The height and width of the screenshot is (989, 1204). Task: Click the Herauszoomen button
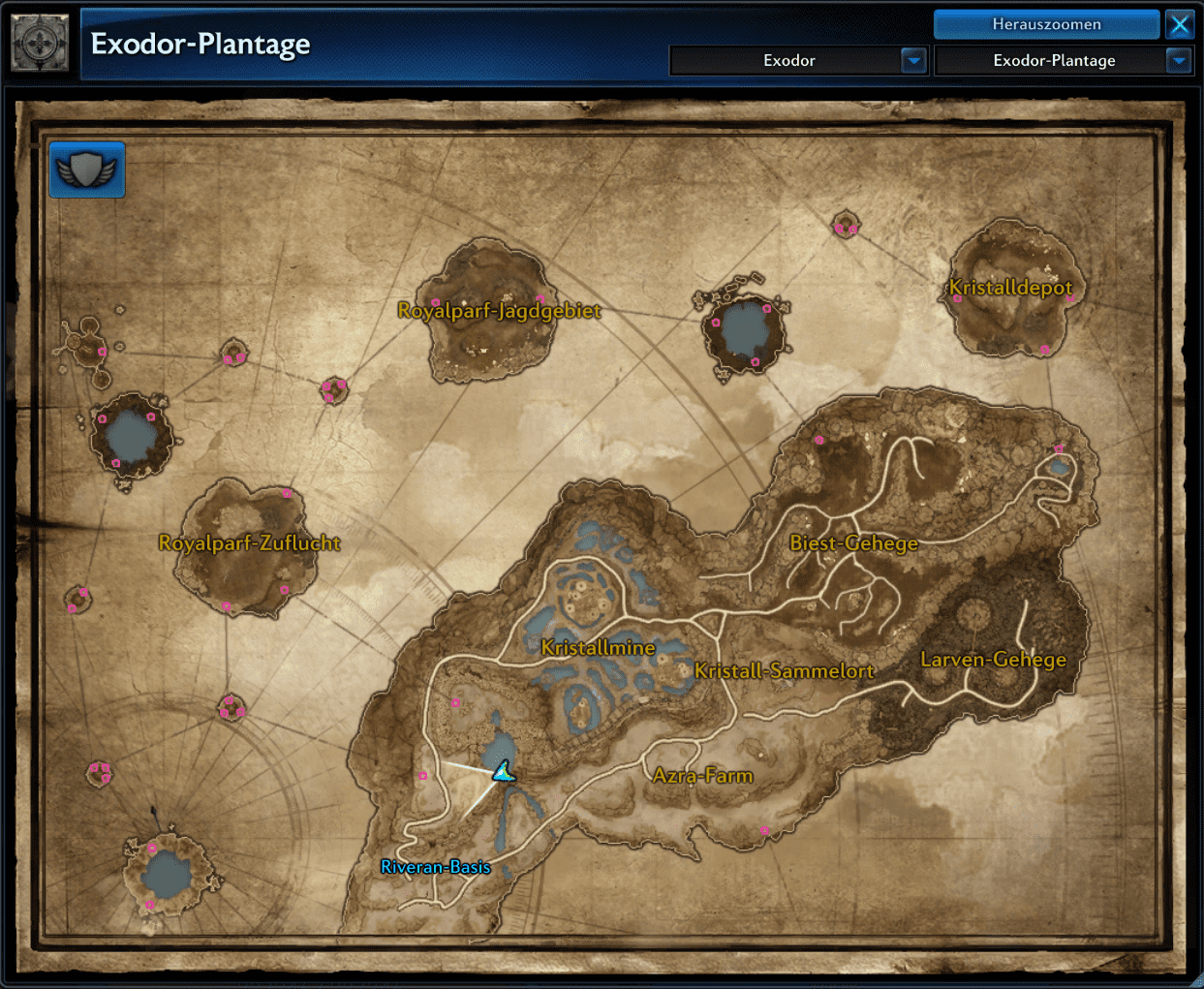[1046, 24]
